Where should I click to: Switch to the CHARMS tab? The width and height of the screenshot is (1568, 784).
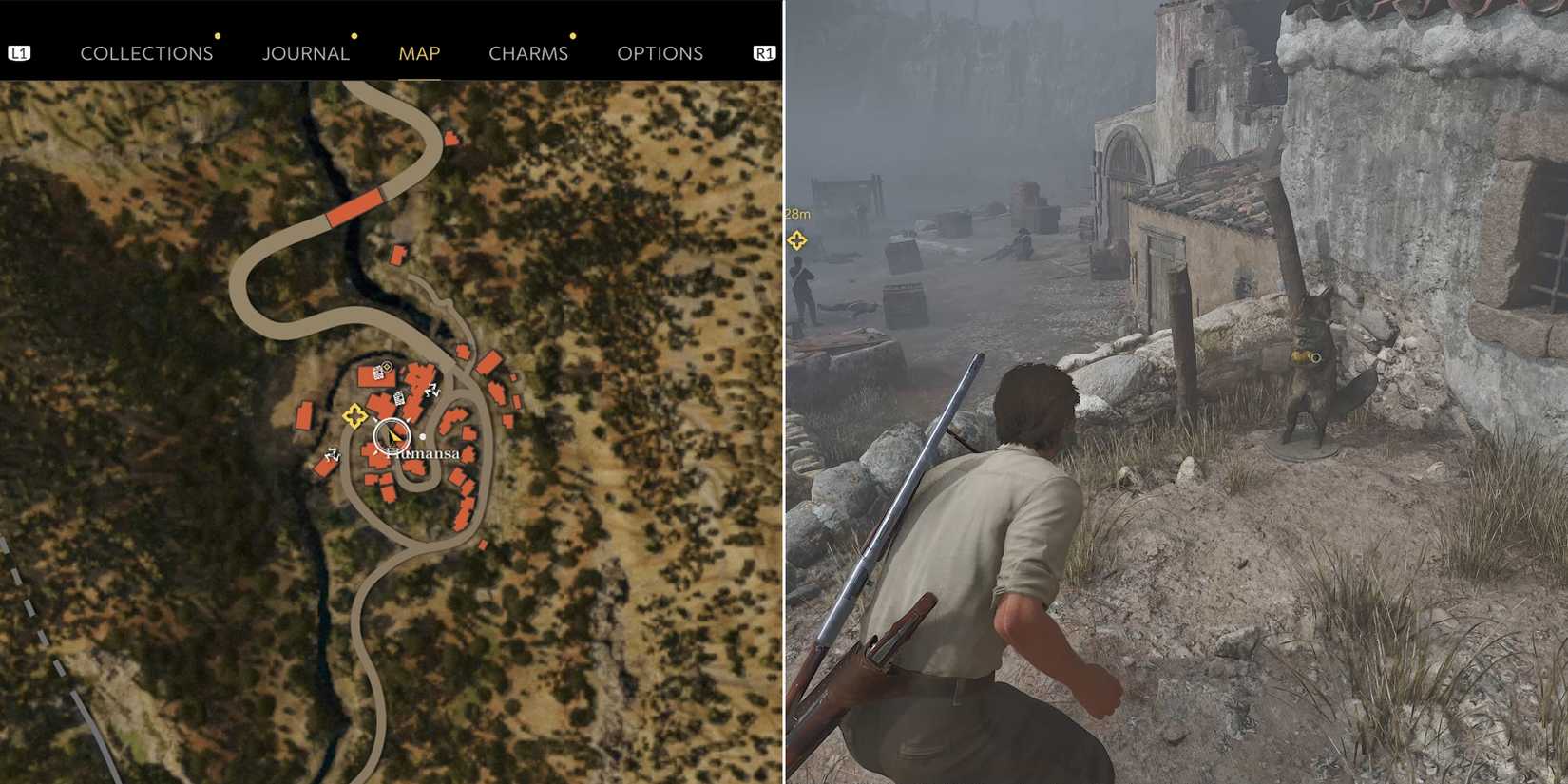click(528, 53)
